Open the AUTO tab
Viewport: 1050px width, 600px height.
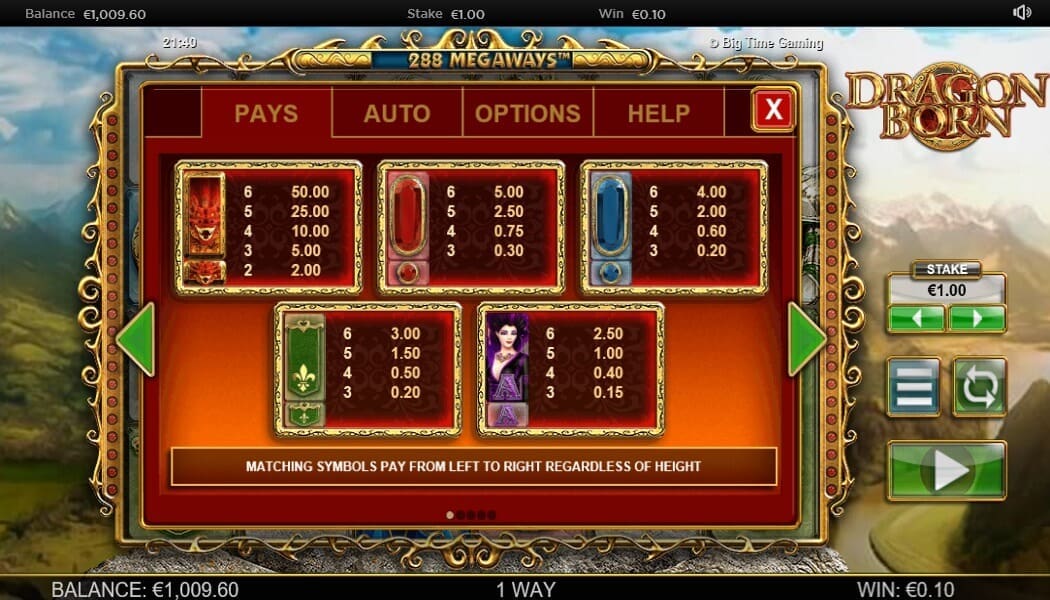click(x=397, y=113)
